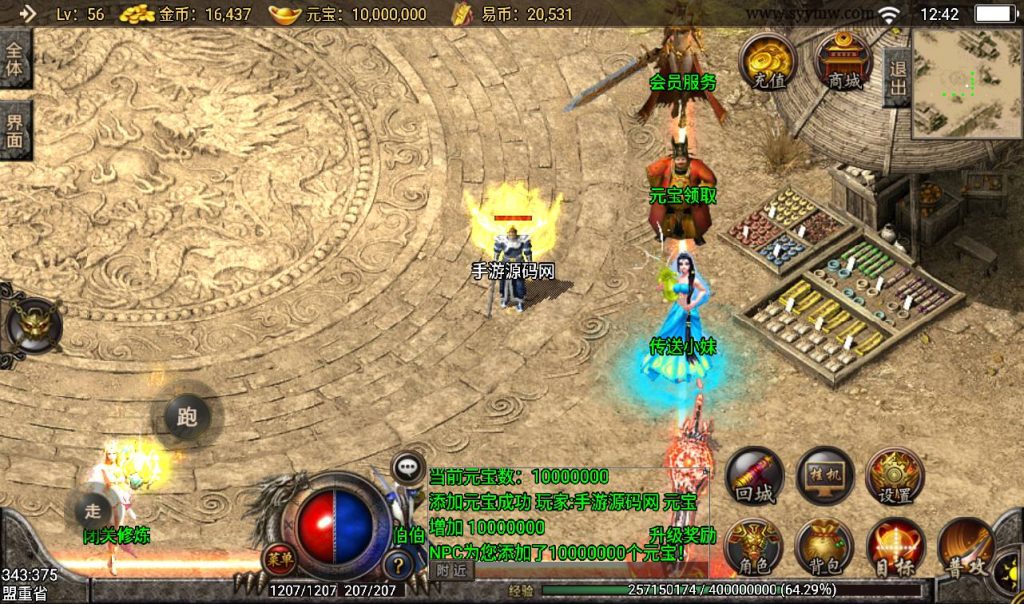Click the 退出 exit button
Image resolution: width=1024 pixels, height=604 pixels.
pyautogui.click(x=896, y=77)
